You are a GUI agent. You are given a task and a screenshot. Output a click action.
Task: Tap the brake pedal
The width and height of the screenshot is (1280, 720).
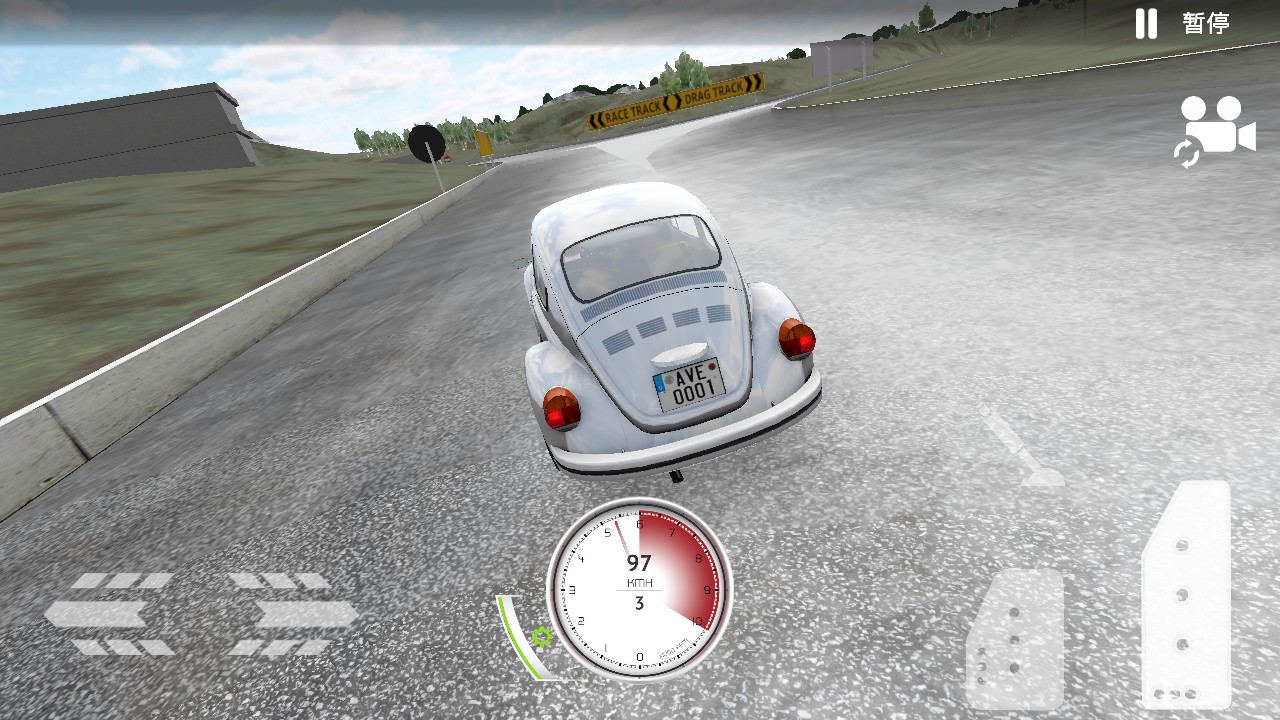pos(1014,640)
